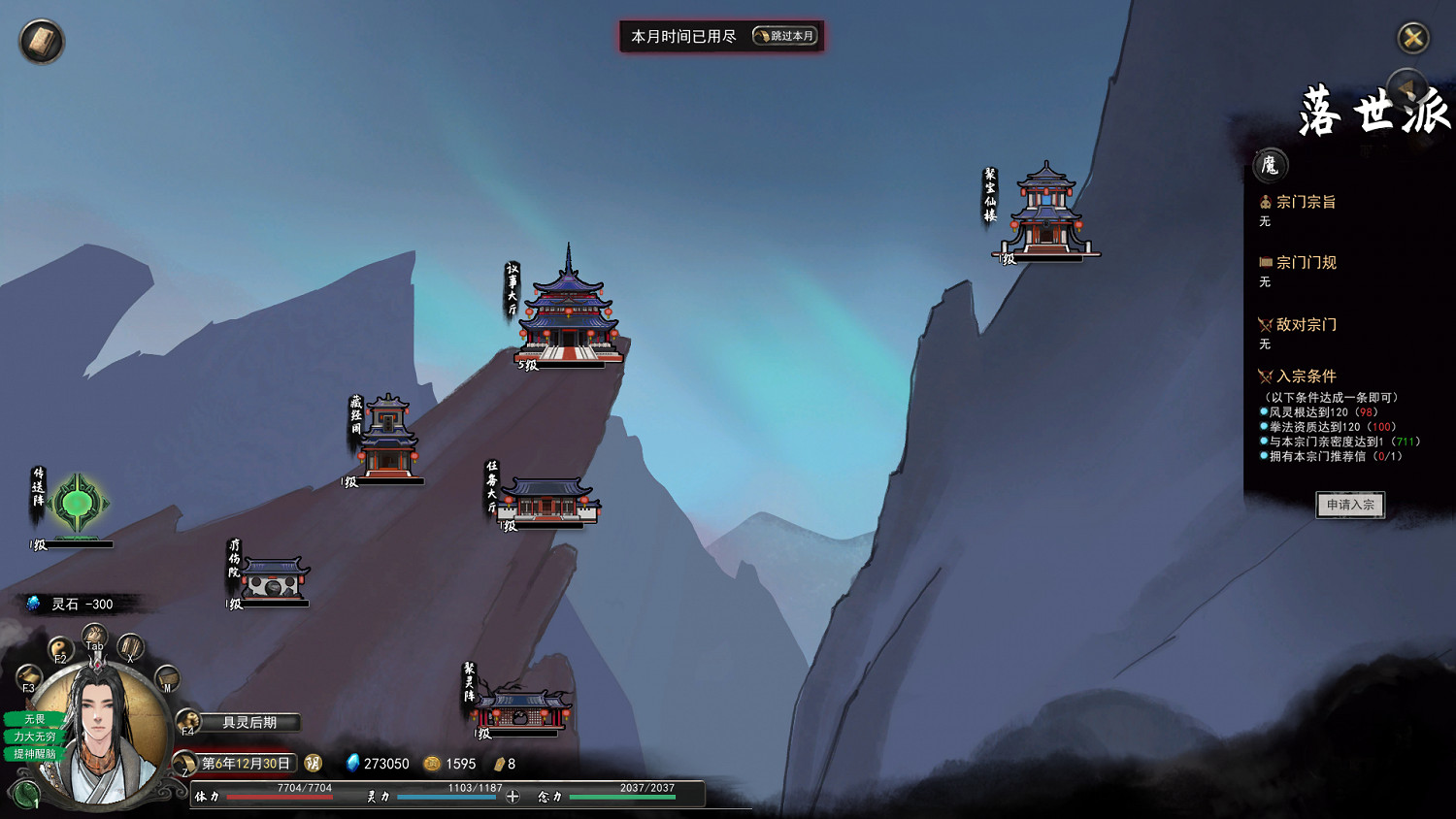Close the sect view with the X button
The height and width of the screenshot is (819, 1456).
click(x=1412, y=38)
